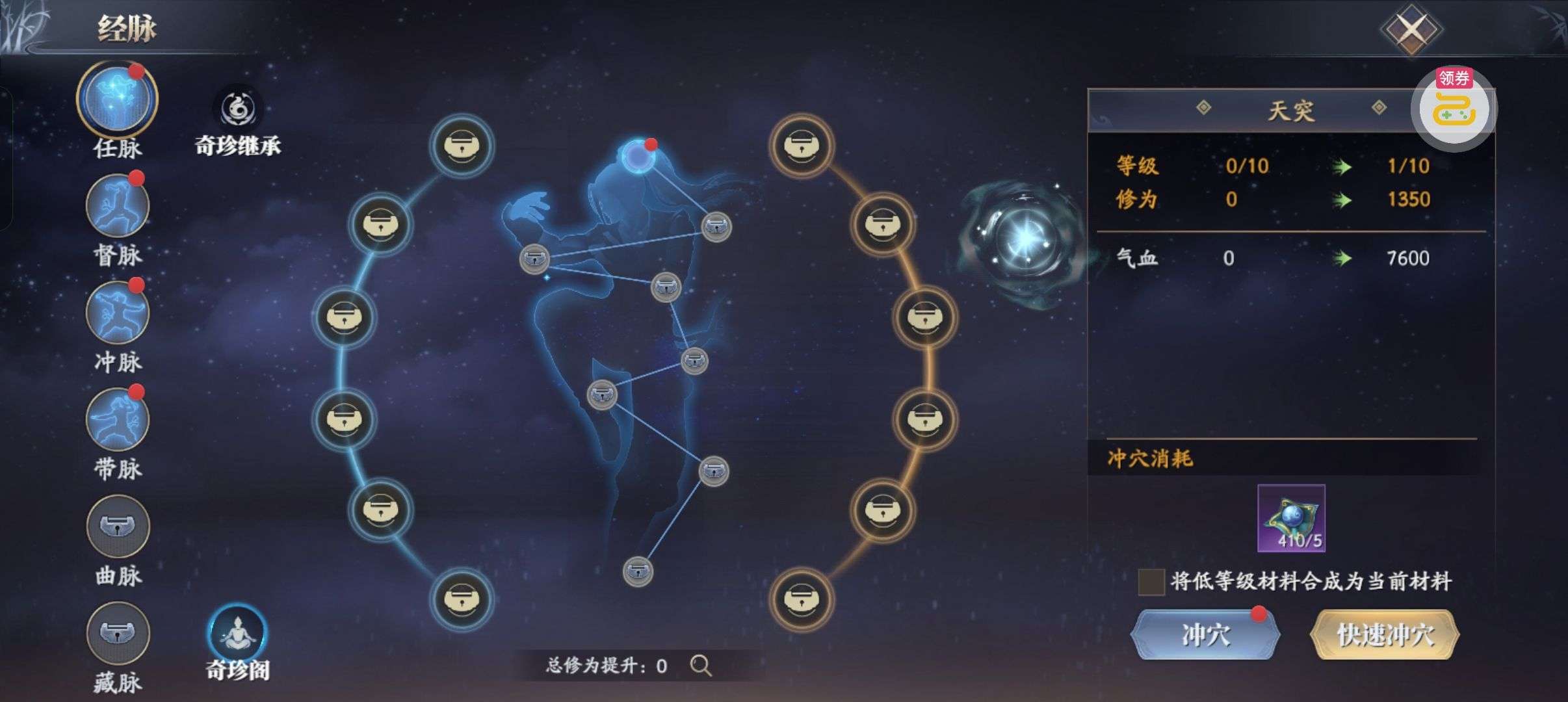Switch to the 督脉 meridian tab
Screen dimensions: 1568x702
tap(117, 207)
